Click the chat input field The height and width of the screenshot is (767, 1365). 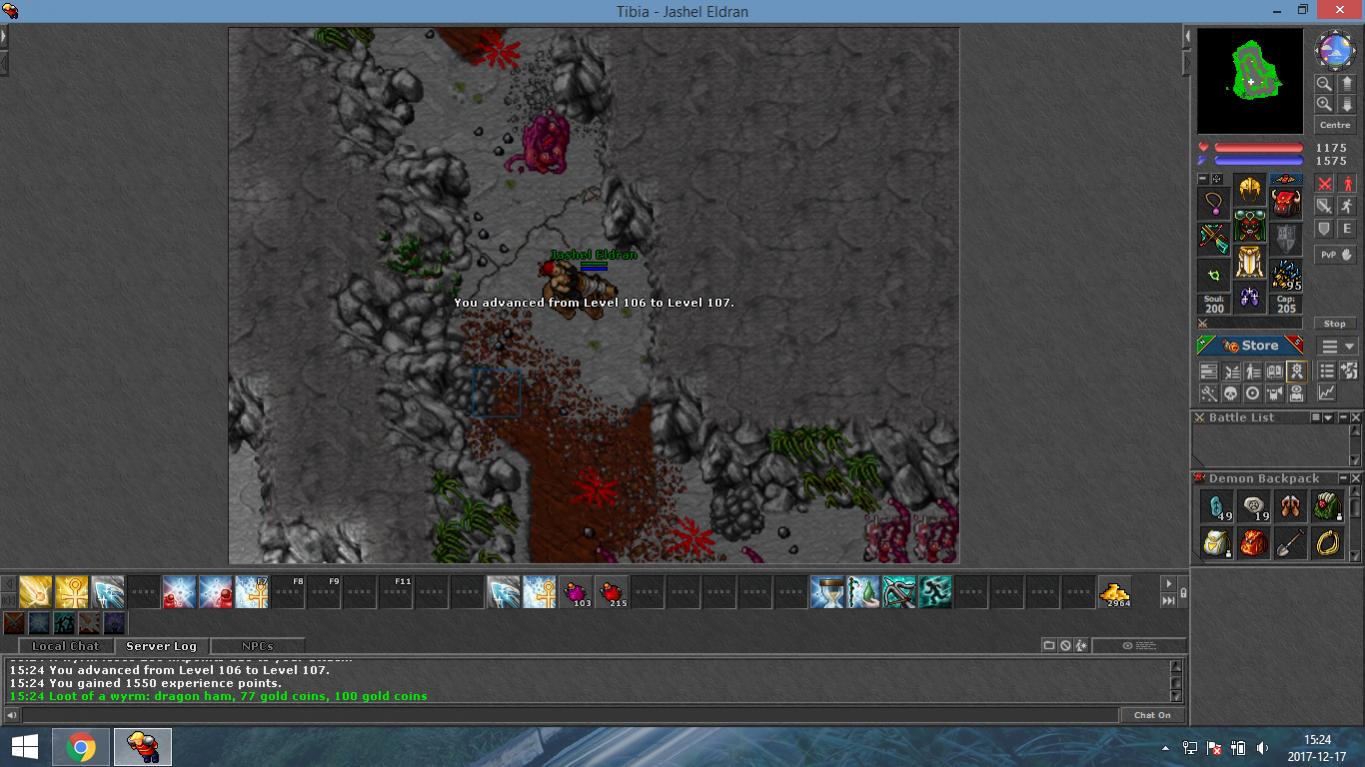tap(570, 715)
